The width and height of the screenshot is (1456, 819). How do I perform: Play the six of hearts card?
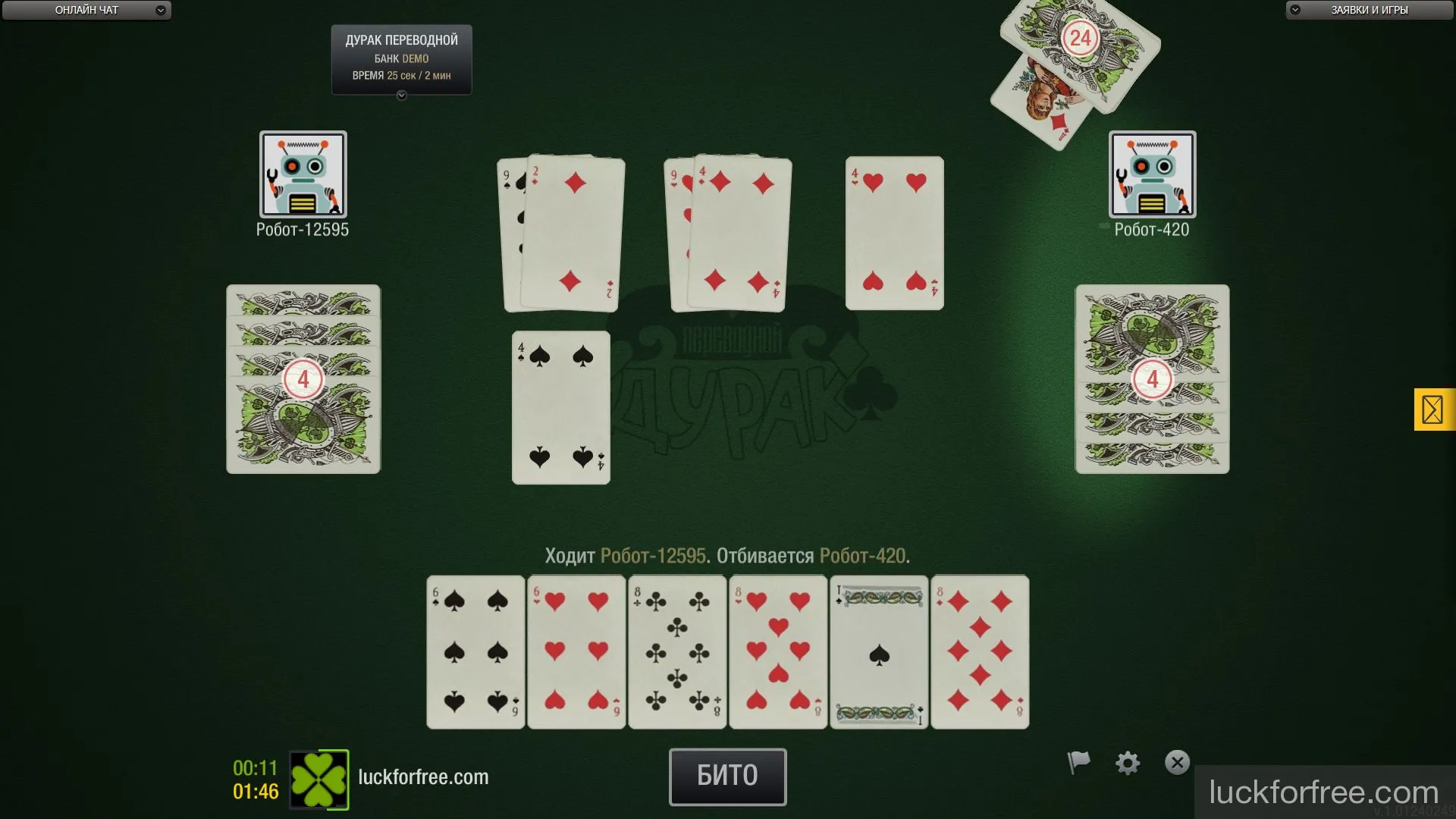(576, 651)
